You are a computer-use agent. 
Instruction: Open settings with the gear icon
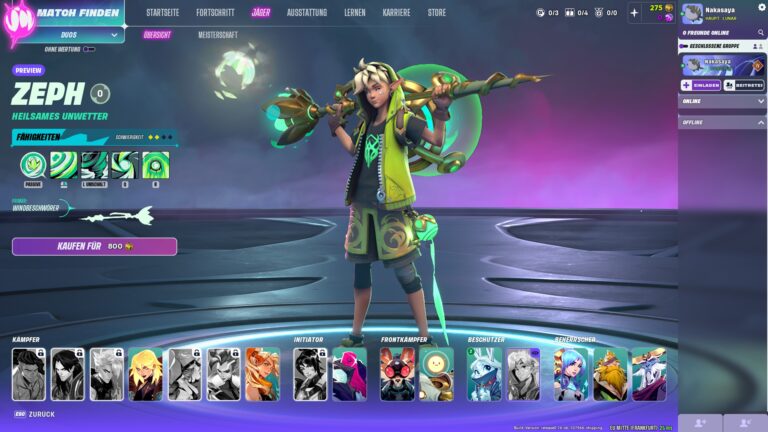[761, 7]
